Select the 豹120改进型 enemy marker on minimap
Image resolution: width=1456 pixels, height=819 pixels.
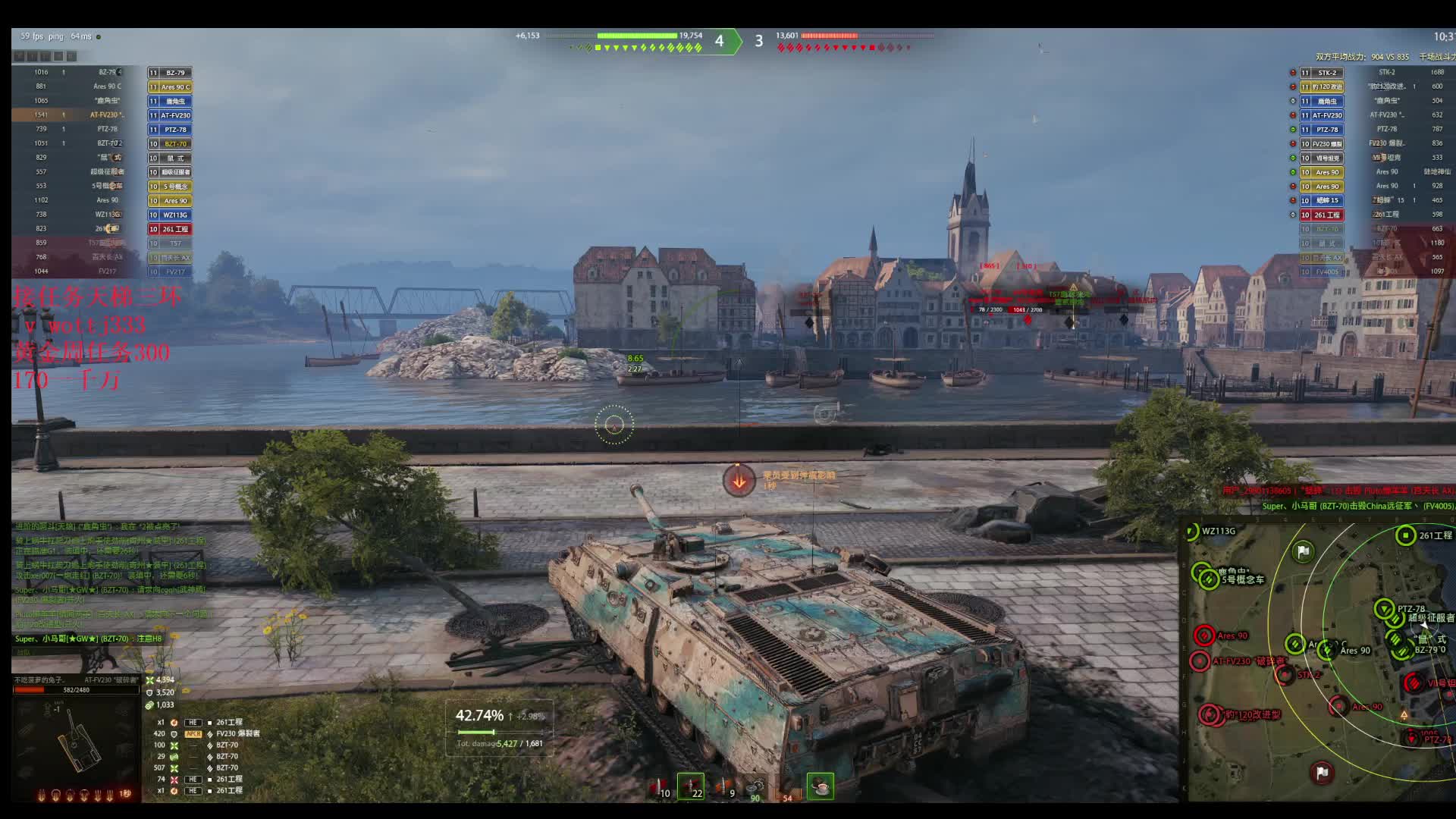tap(1209, 714)
